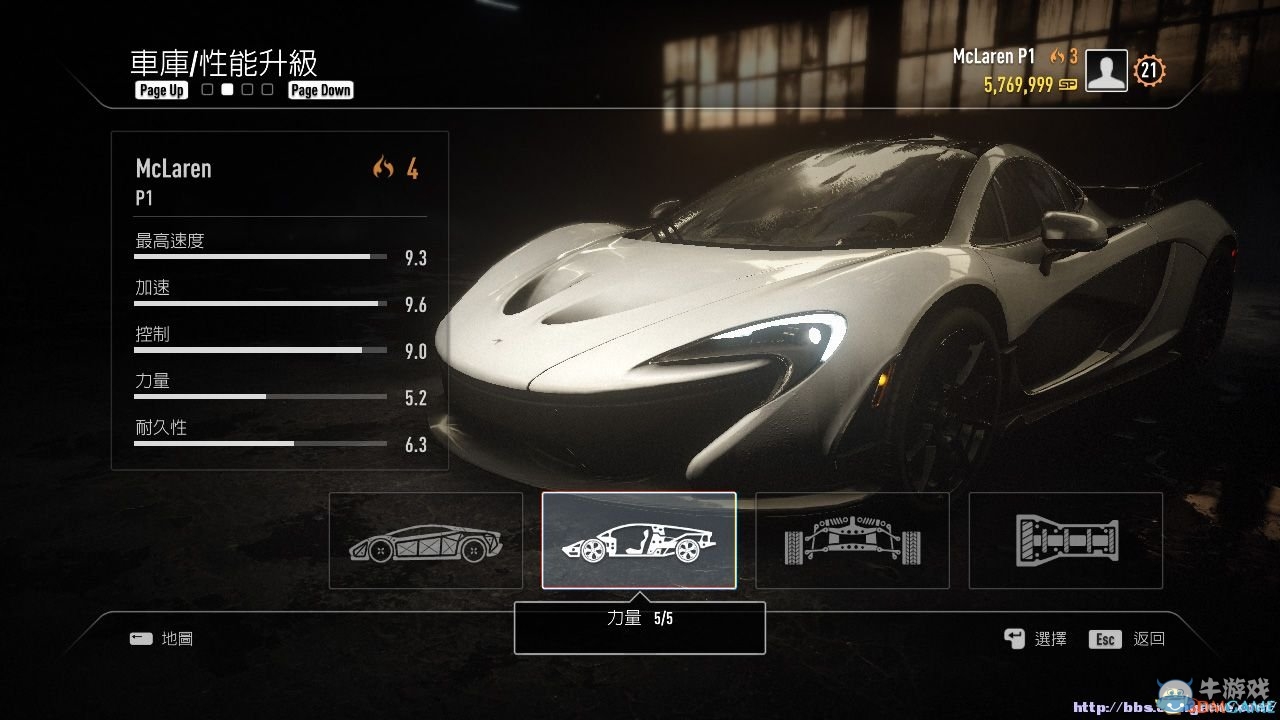
Task: Select the last page indicator square
Action: pos(266,89)
